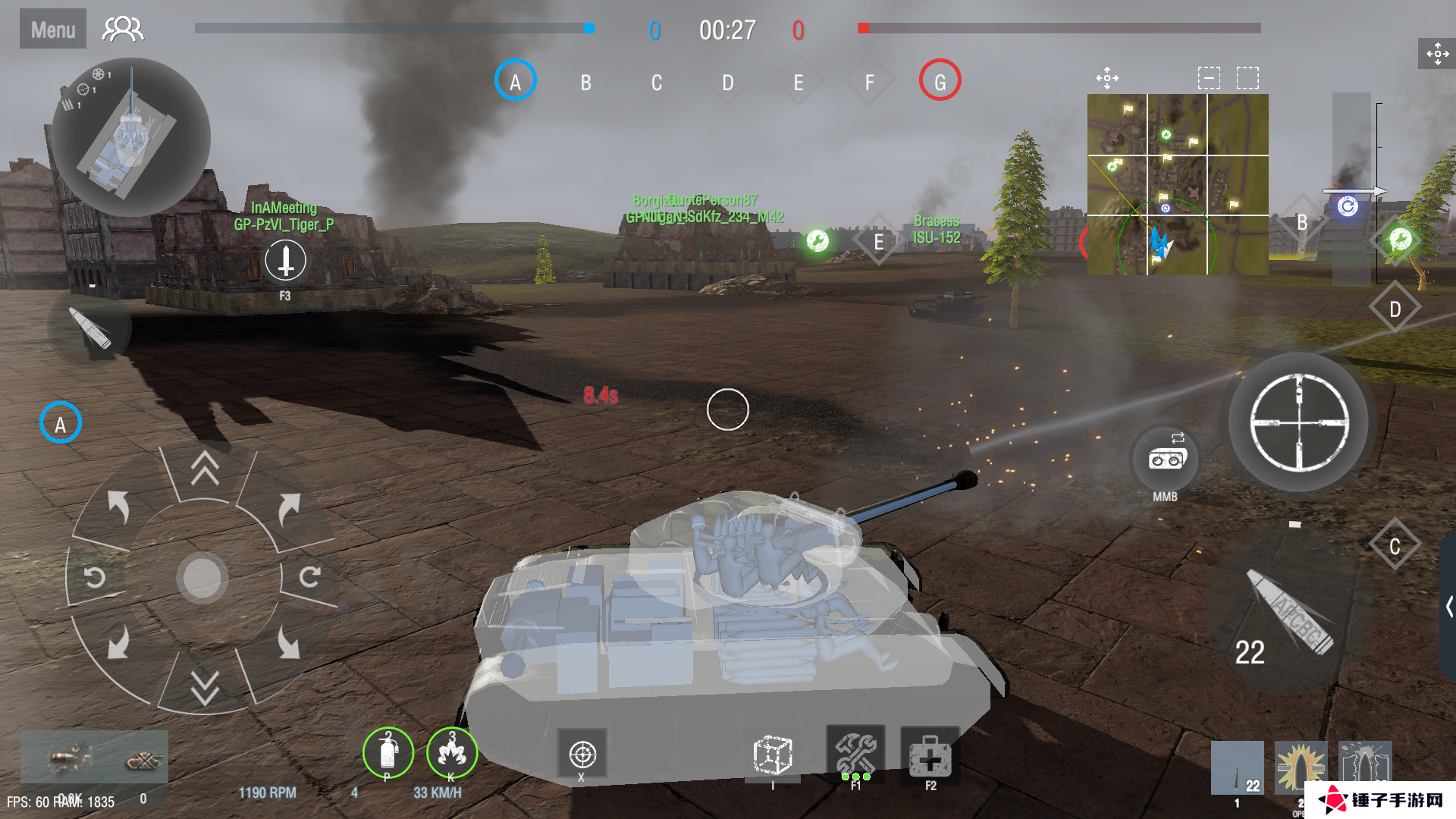
Task: Click the melee sword F3 button
Action: click(x=285, y=261)
